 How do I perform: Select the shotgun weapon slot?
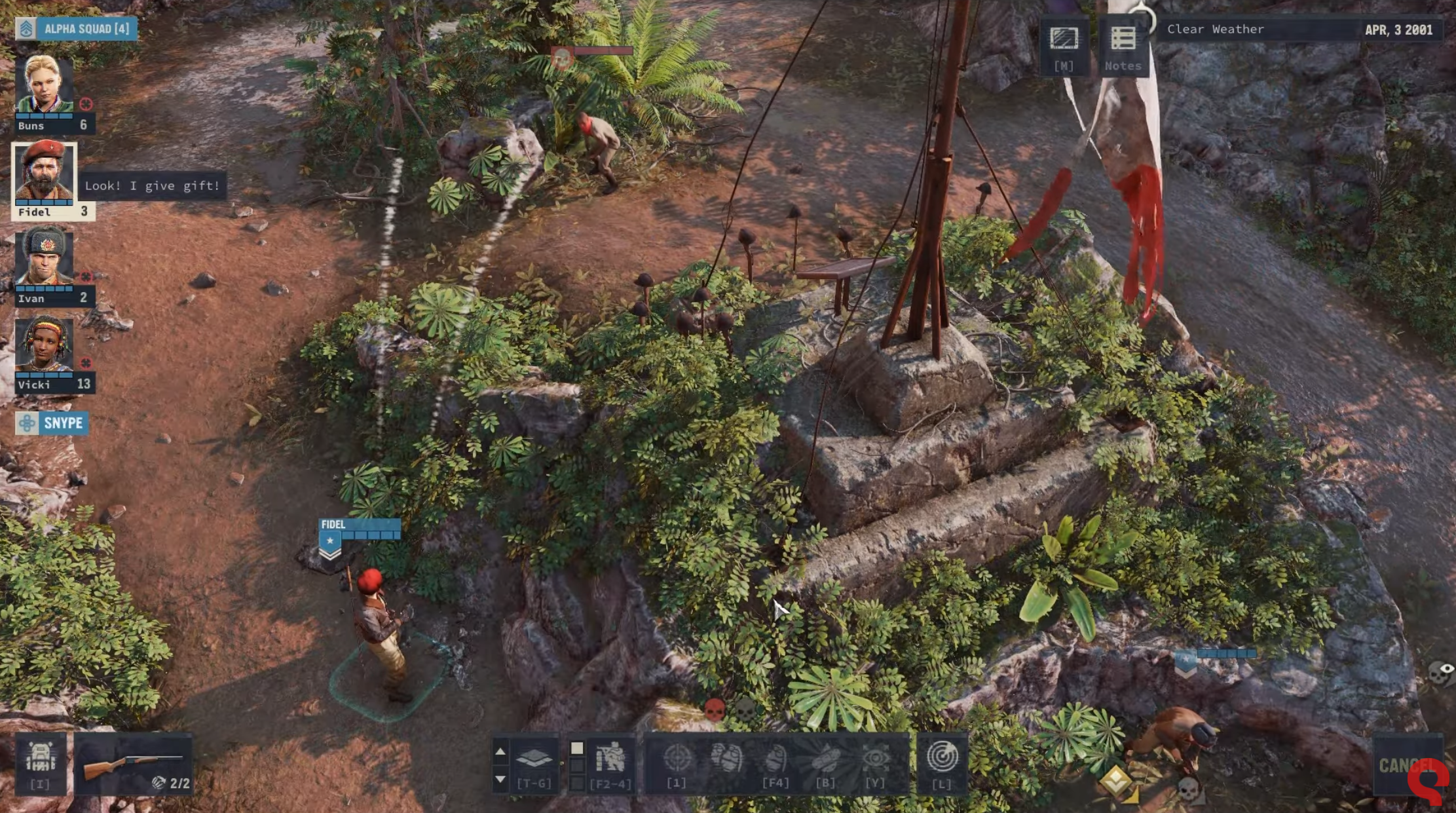pos(134,764)
